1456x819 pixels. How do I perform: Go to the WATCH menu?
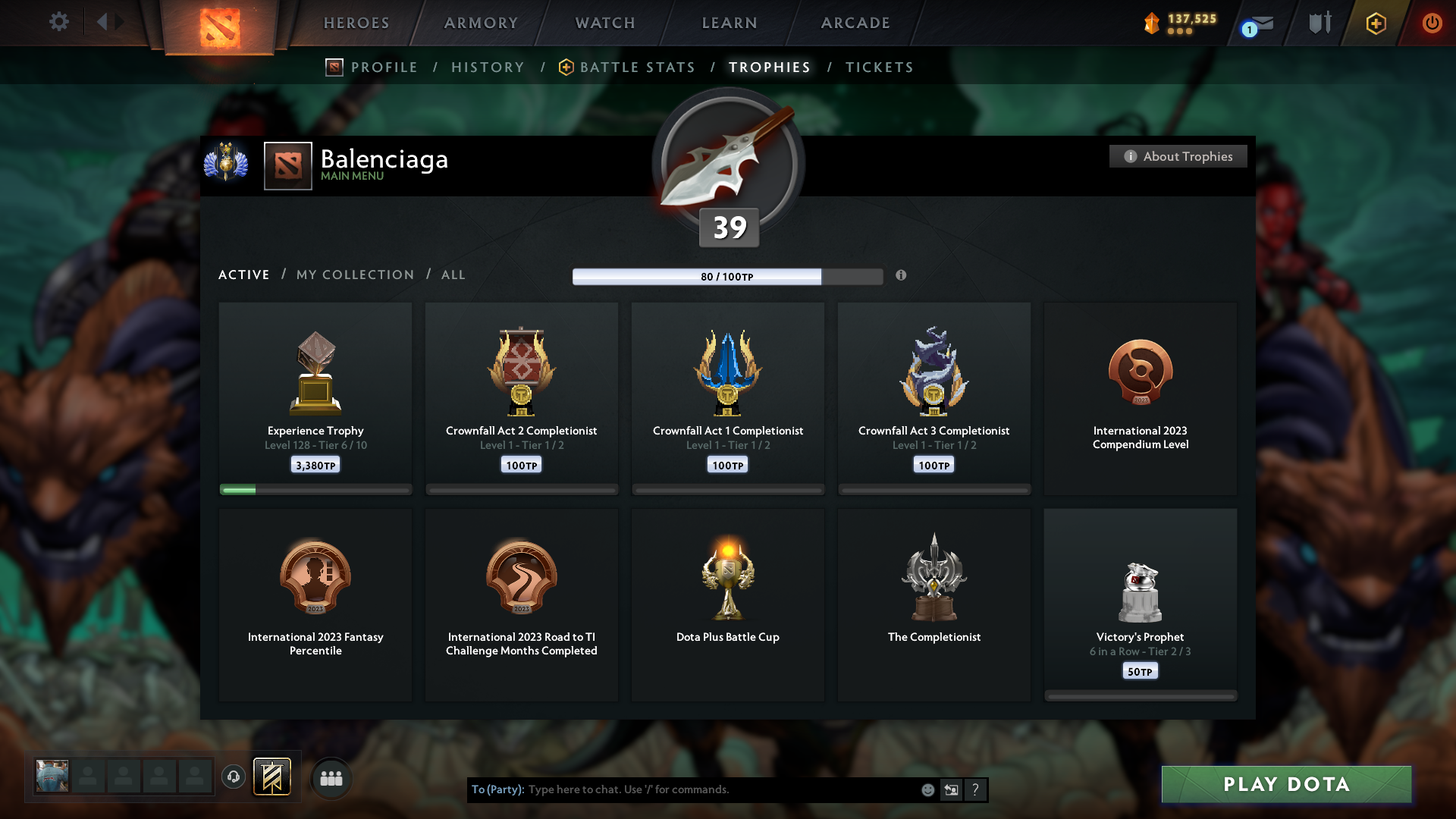click(x=604, y=23)
